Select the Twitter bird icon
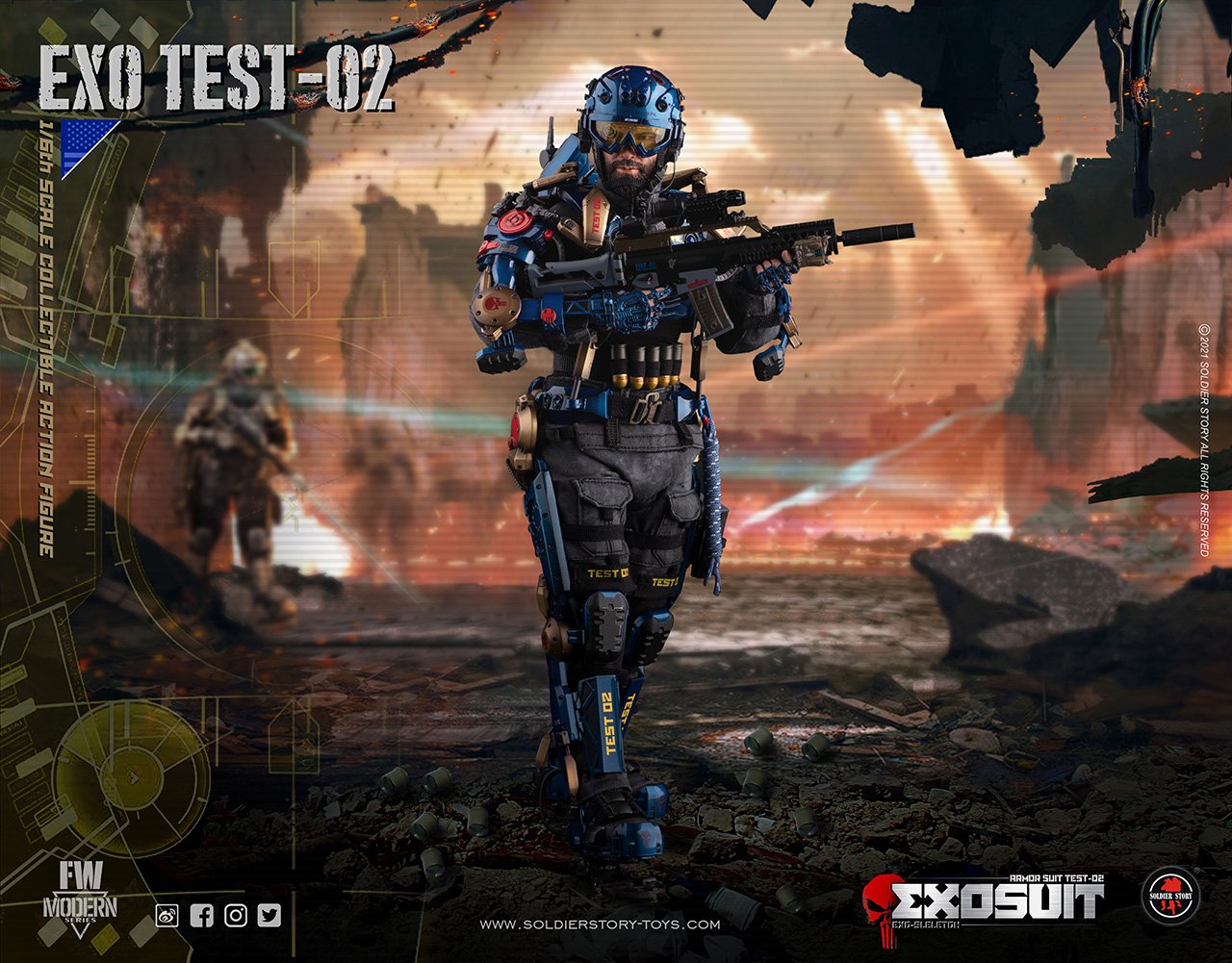This screenshot has height=963, width=1232. point(269,915)
